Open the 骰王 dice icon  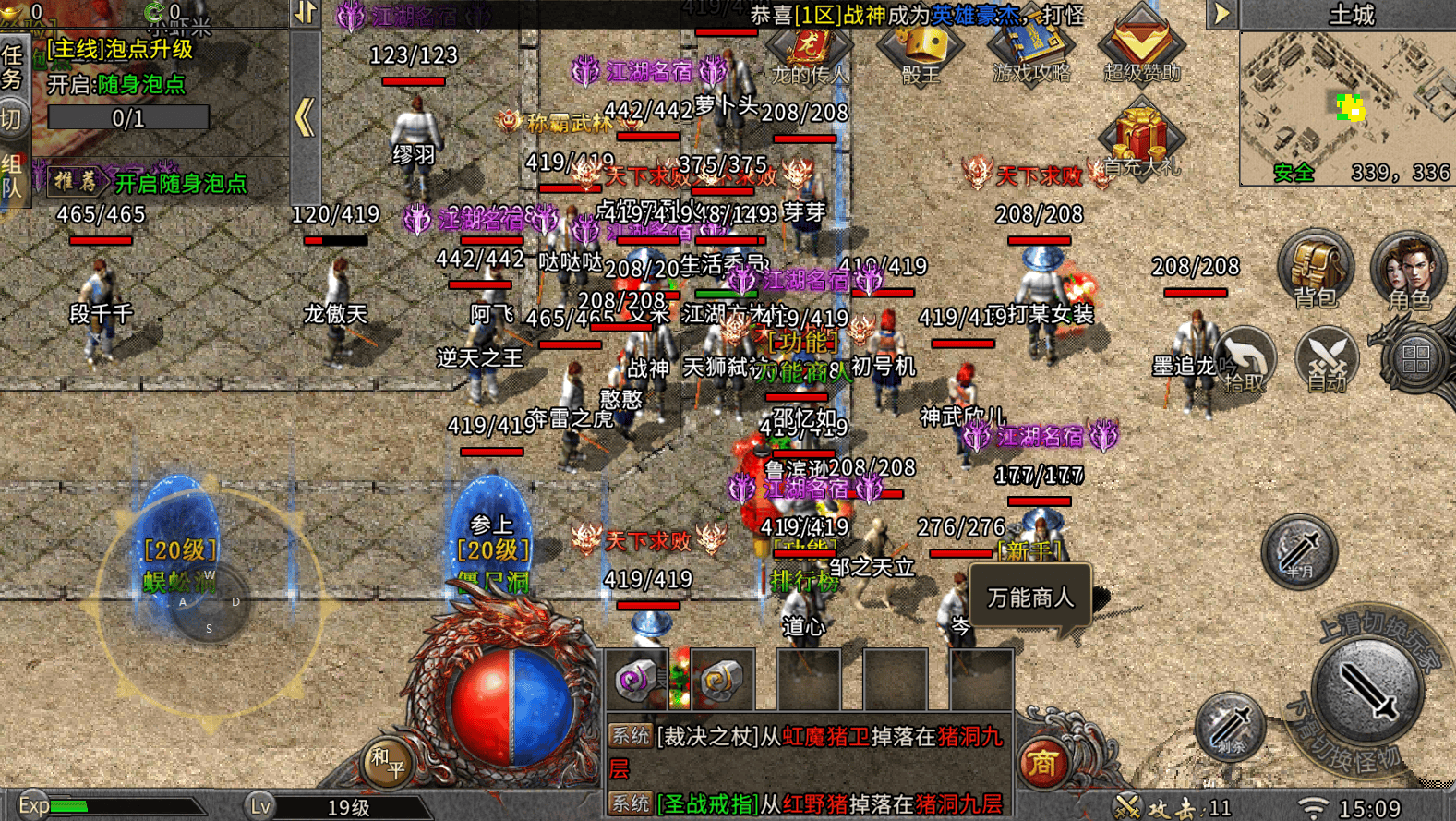pos(921,48)
